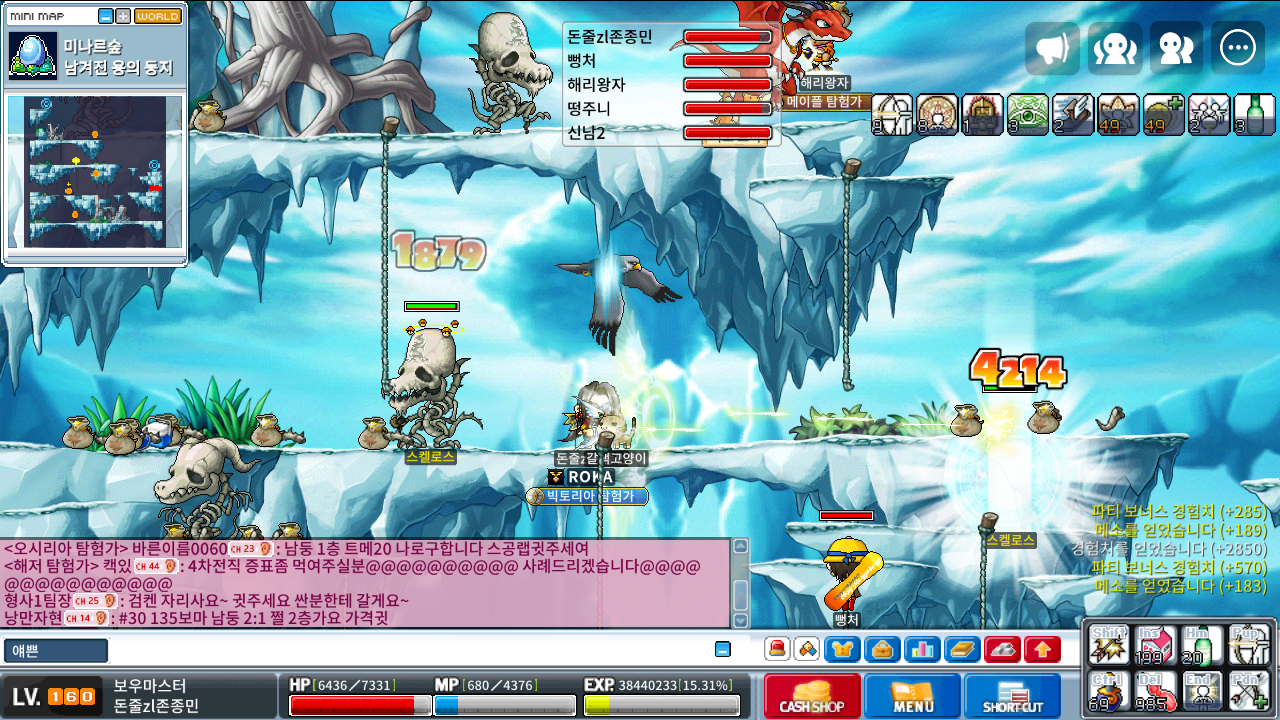Use the Del red potion quickslot
The image size is (1280, 720).
(x=1154, y=691)
